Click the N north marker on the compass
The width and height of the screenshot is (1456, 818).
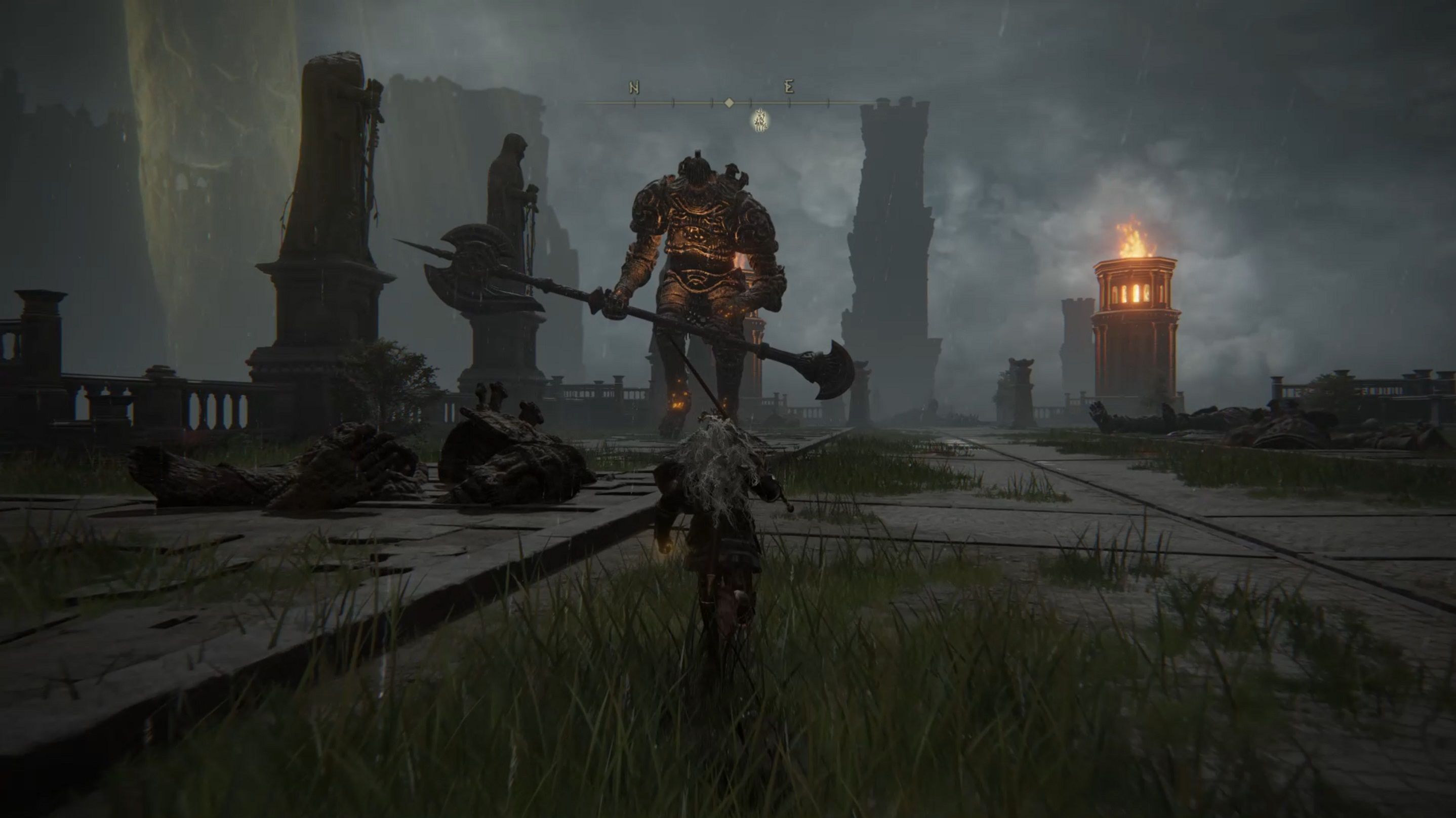pos(634,88)
